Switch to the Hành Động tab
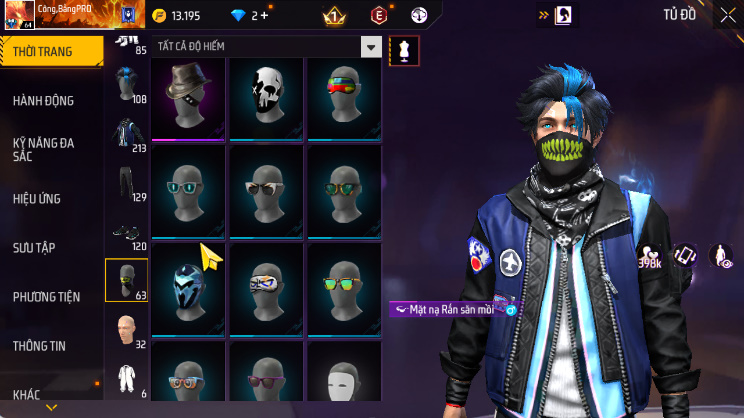This screenshot has height=418, width=744. [43, 101]
